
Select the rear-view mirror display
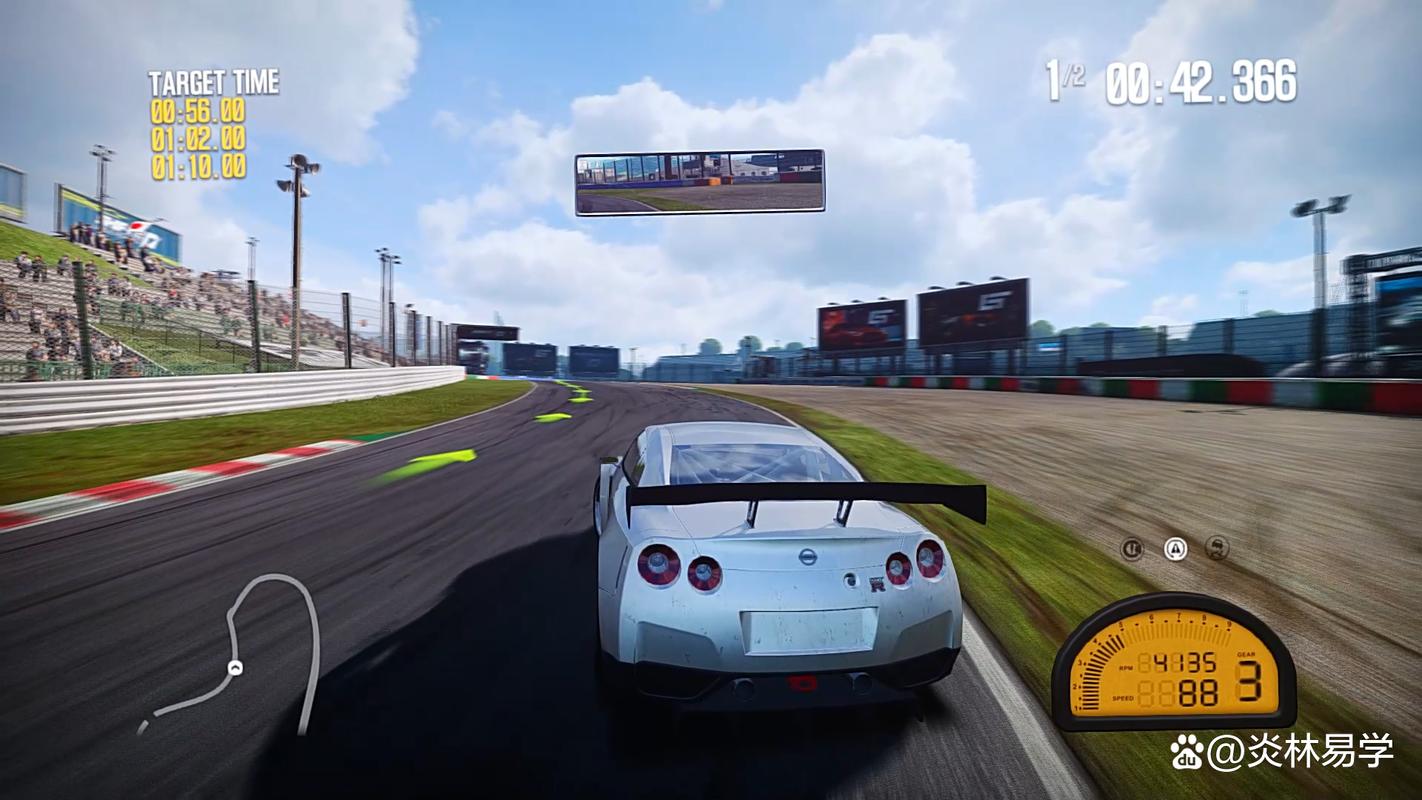699,182
